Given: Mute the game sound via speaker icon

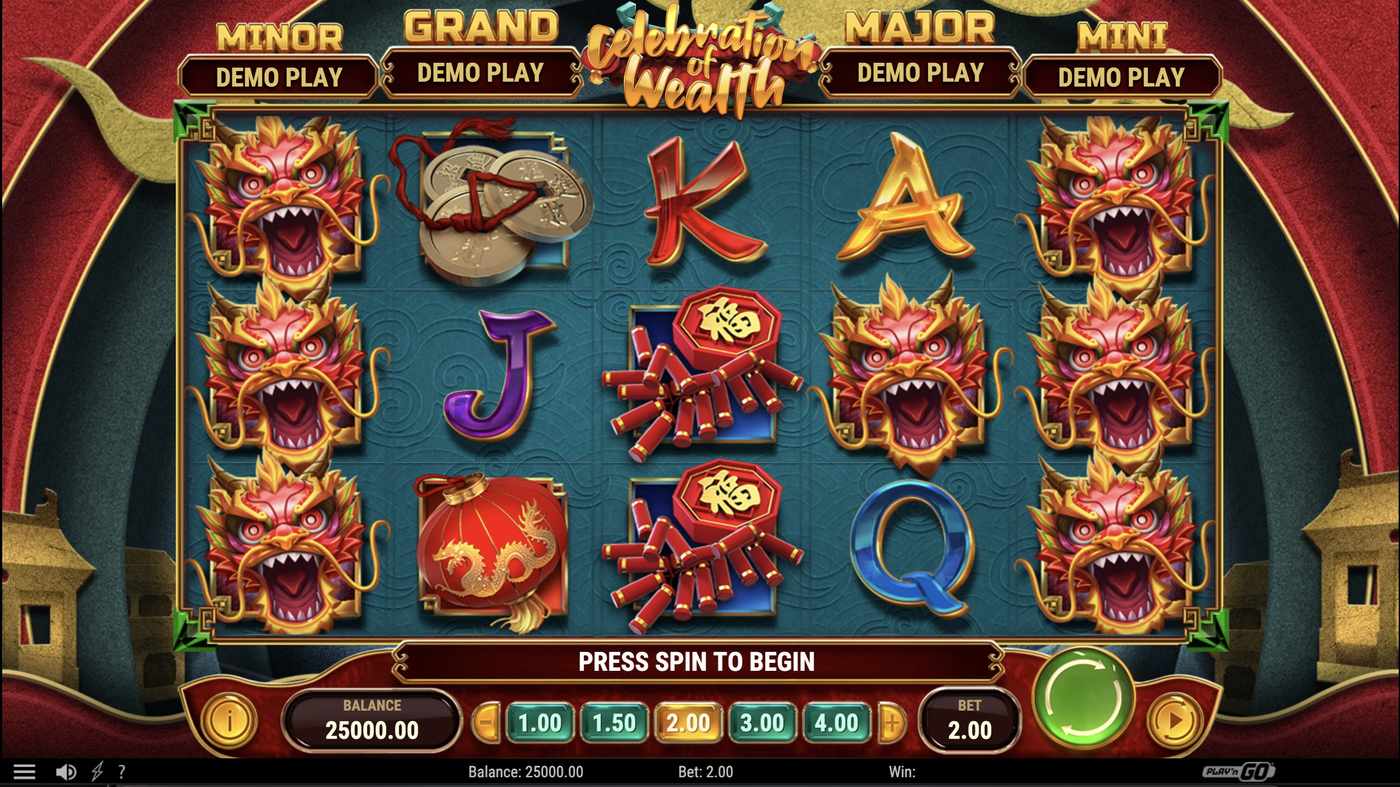Looking at the screenshot, I should click(66, 770).
